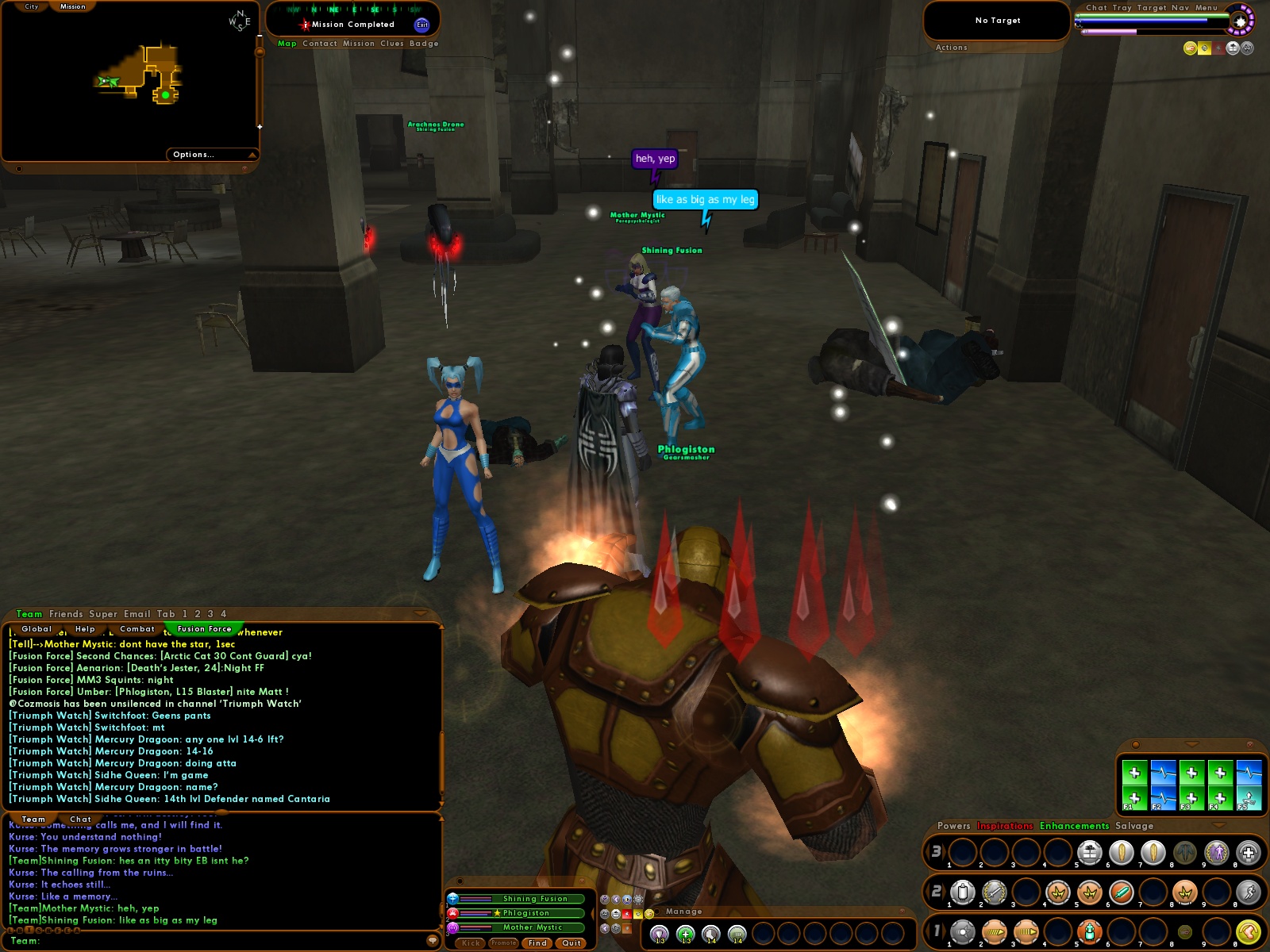Activate the yellow power in tray 1

click(1249, 932)
